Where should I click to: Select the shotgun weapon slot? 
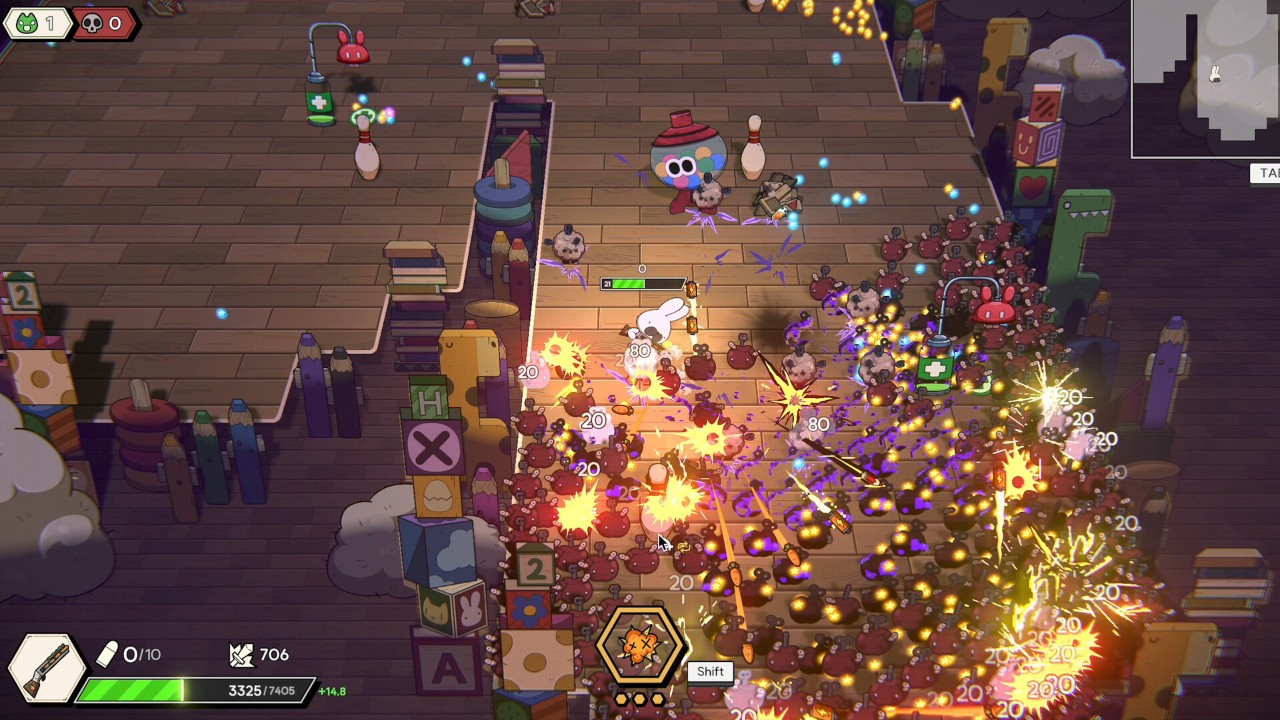click(45, 668)
